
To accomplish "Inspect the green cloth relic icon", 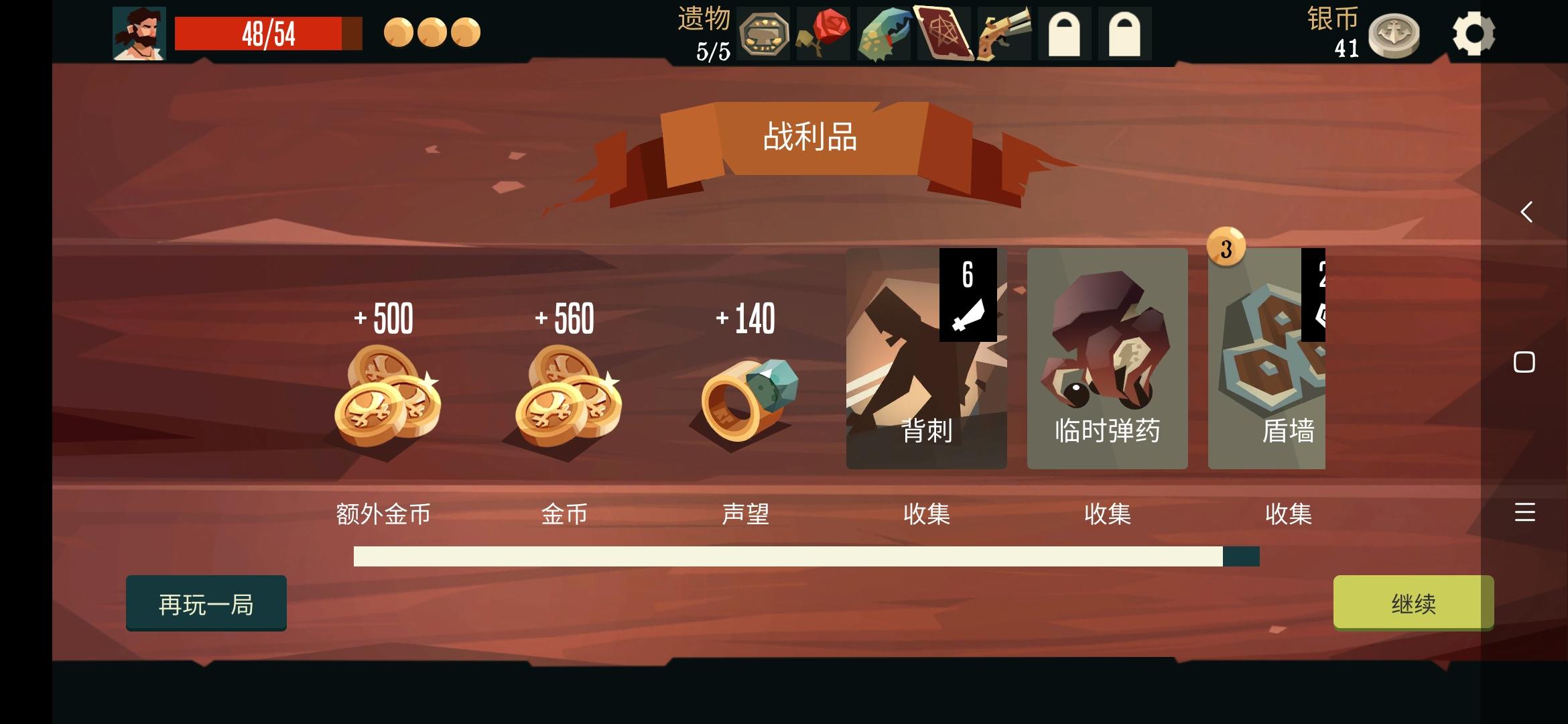I will 882,32.
